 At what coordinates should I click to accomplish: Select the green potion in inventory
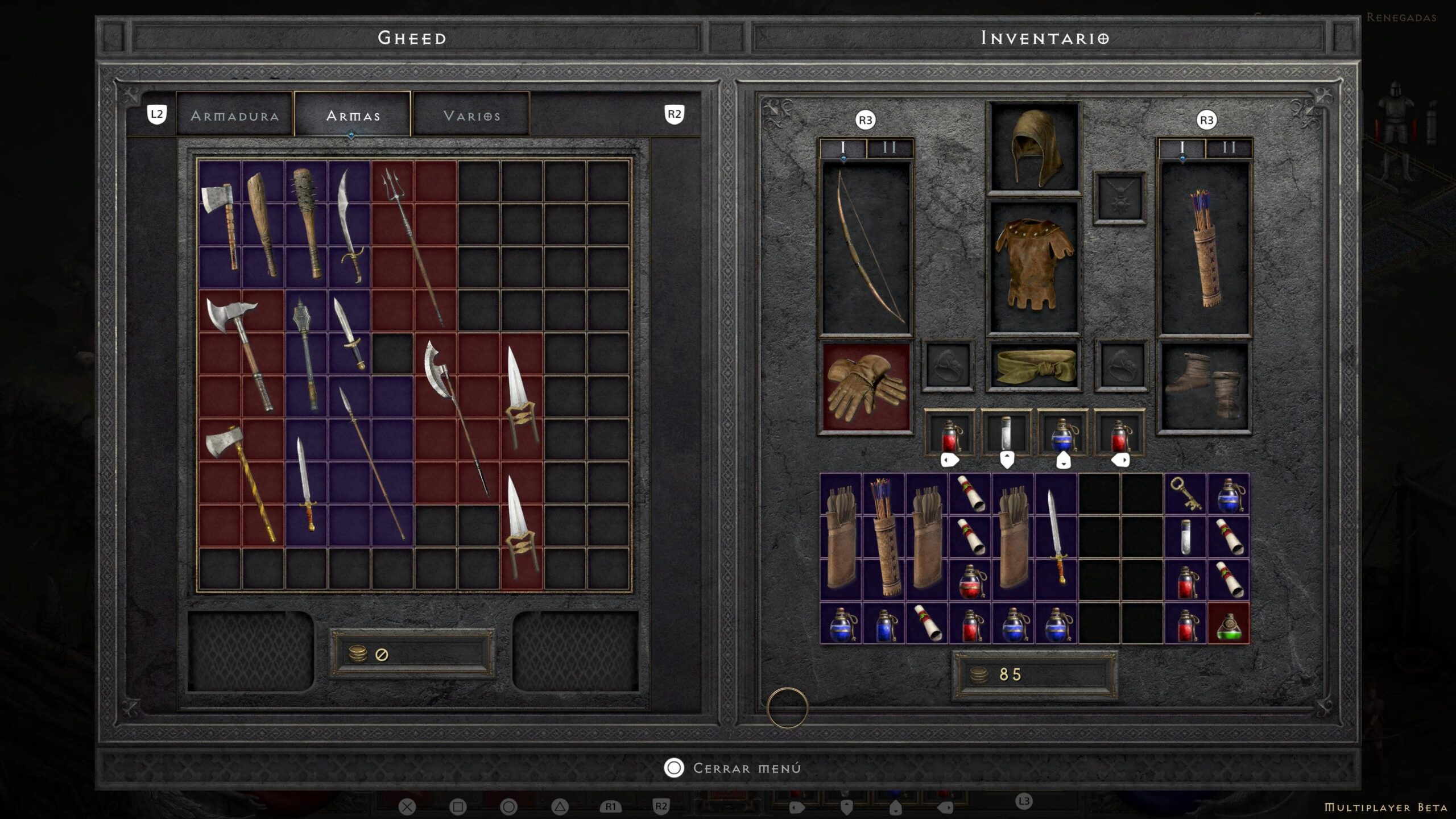pos(1228,623)
